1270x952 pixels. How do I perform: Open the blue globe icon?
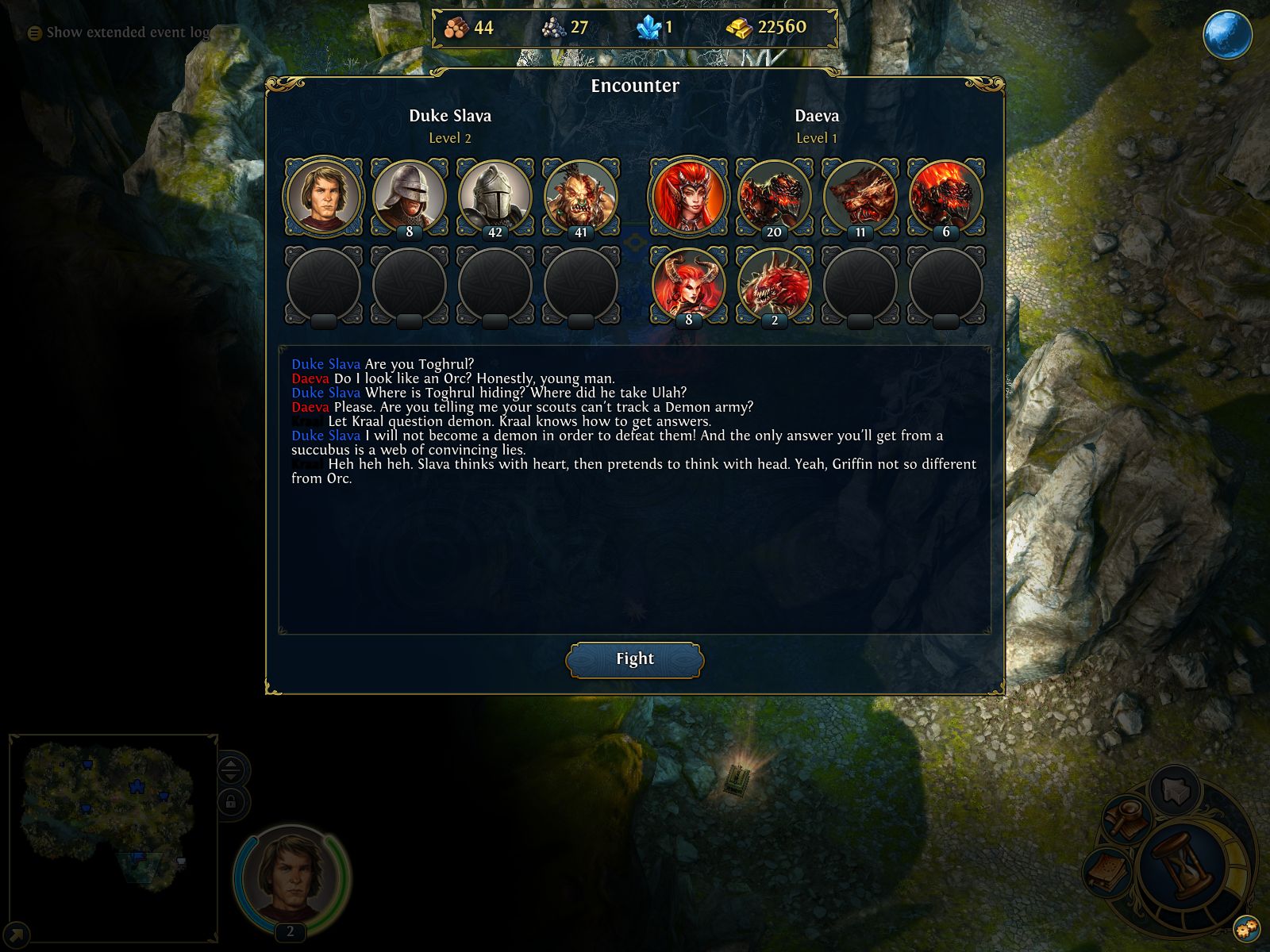[x=1227, y=35]
